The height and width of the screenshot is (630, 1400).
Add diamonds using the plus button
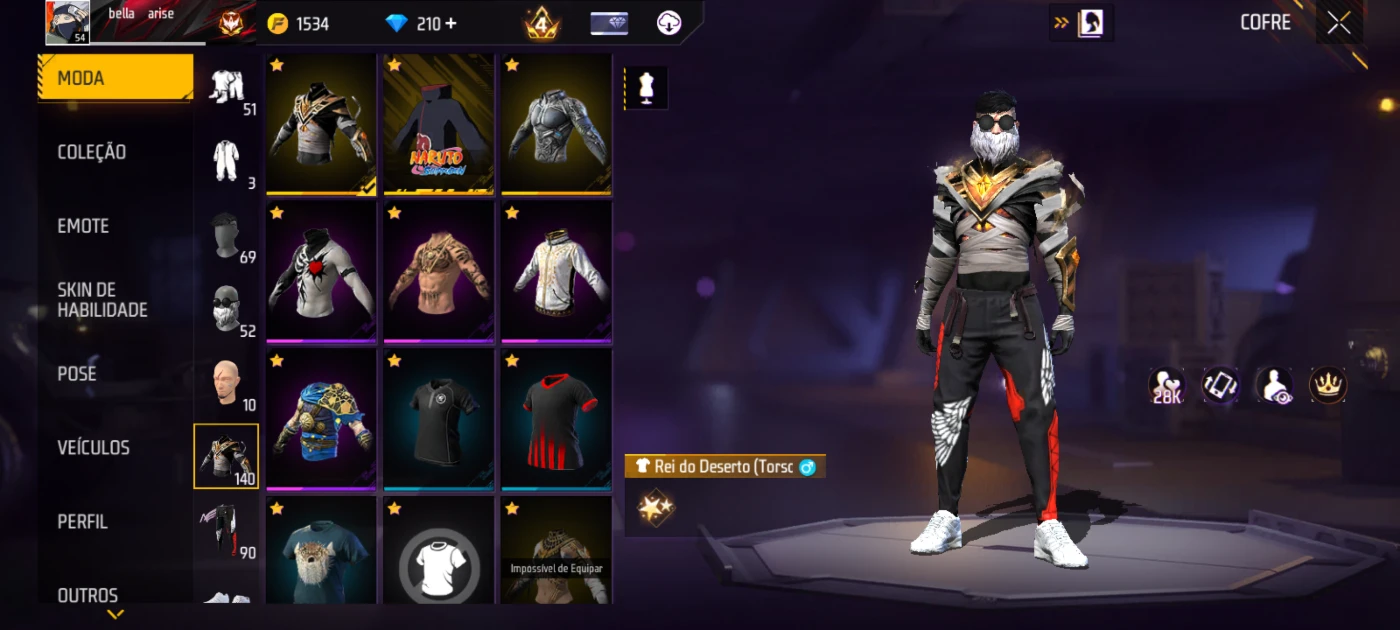451,23
